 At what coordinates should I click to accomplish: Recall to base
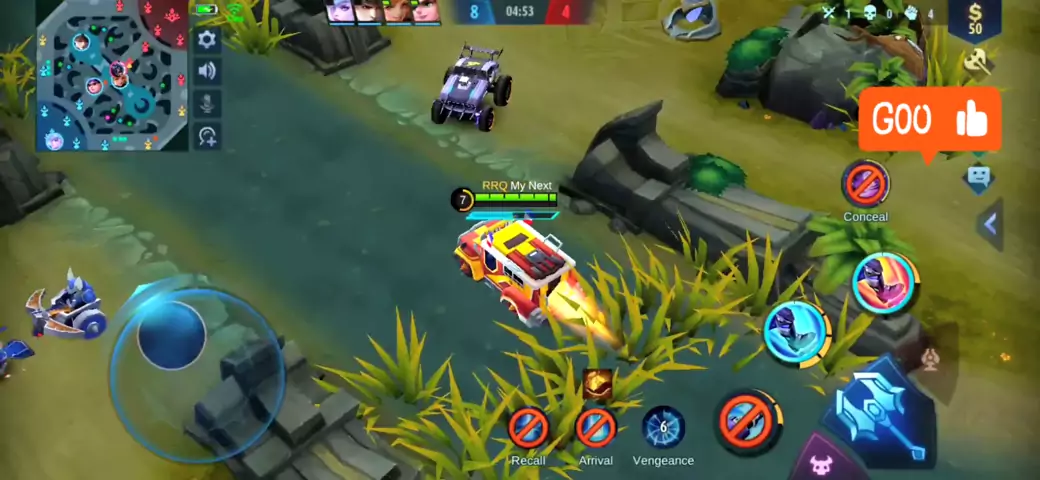click(x=528, y=428)
